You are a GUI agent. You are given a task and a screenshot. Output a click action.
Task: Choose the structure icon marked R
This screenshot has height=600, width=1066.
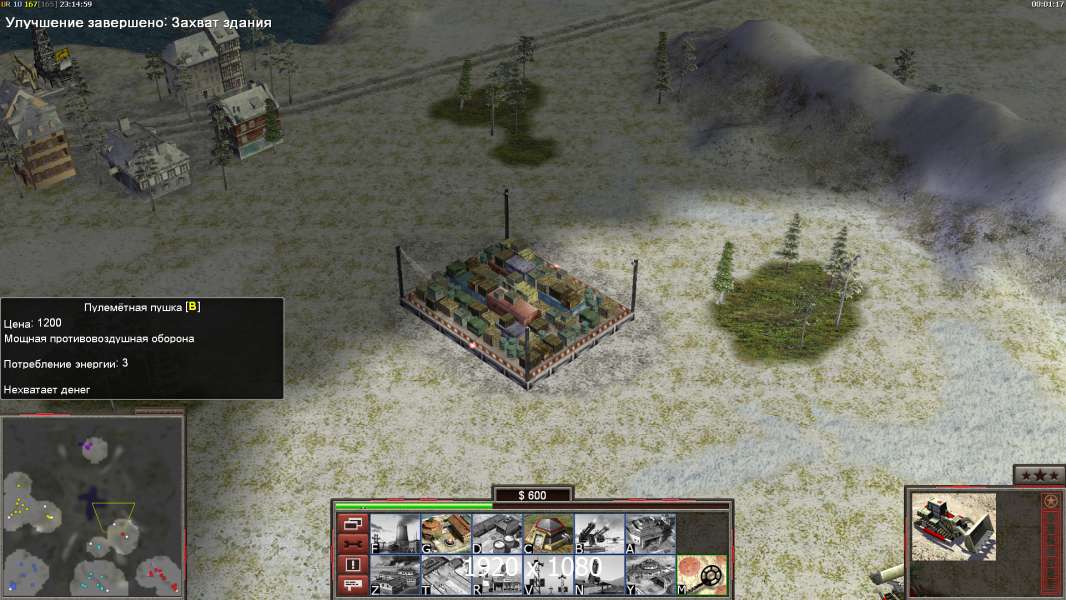click(x=497, y=575)
